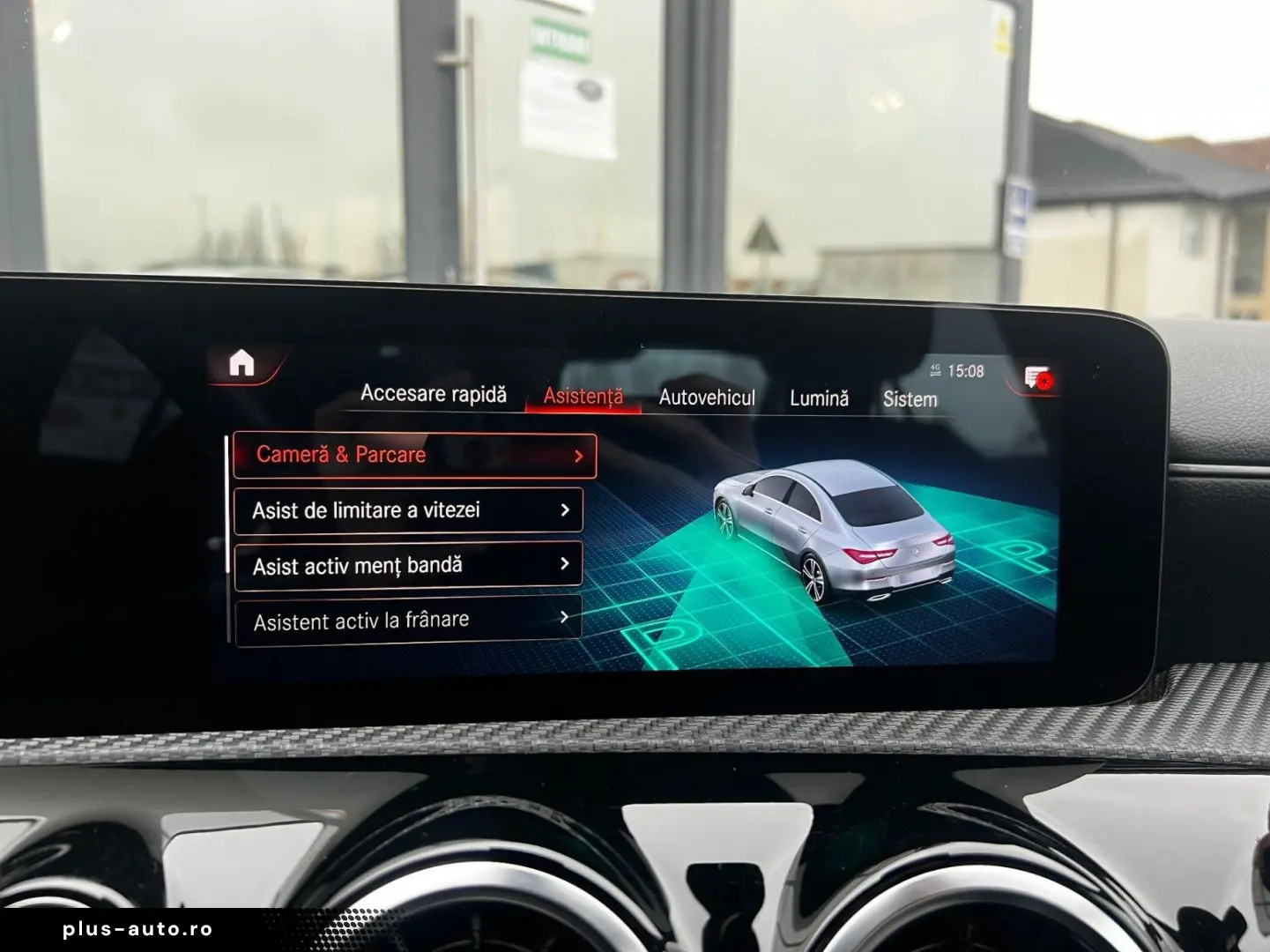The height and width of the screenshot is (952, 1270).
Task: Open Accesare rapidă
Action: click(x=435, y=394)
